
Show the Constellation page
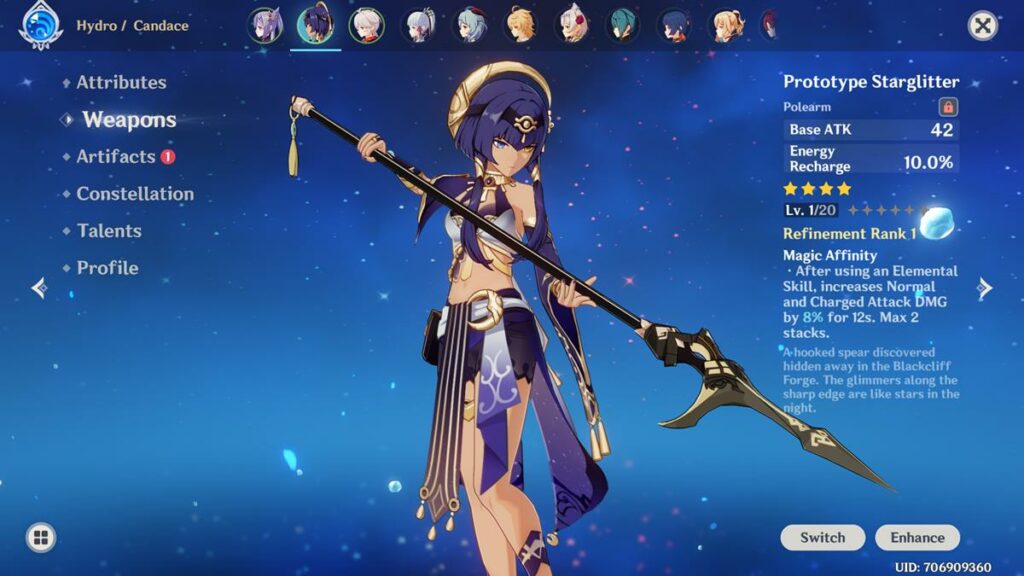pos(135,194)
